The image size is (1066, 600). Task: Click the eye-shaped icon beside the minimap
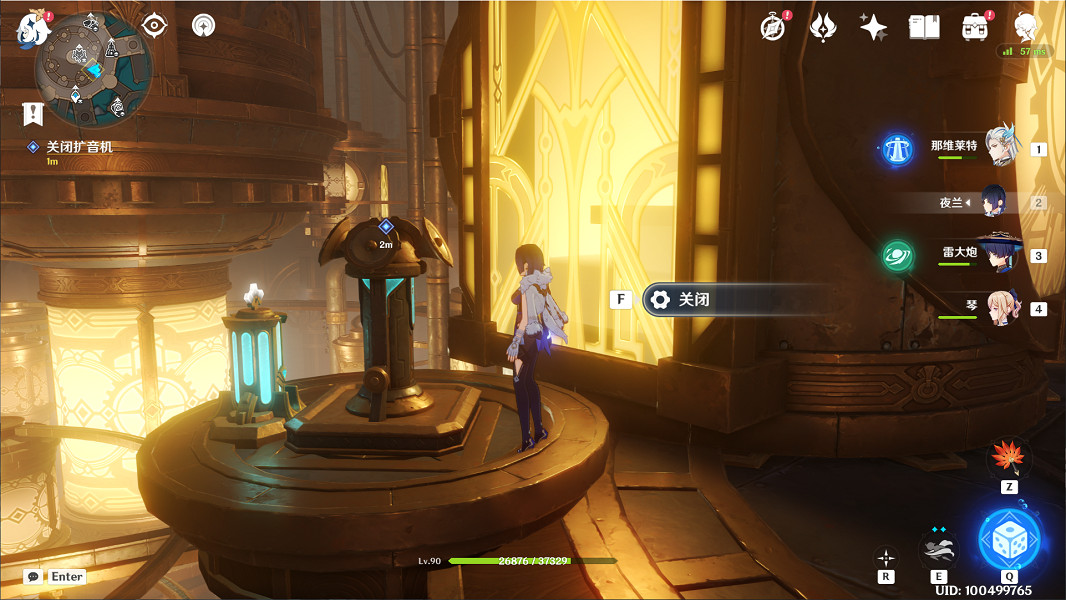(154, 25)
